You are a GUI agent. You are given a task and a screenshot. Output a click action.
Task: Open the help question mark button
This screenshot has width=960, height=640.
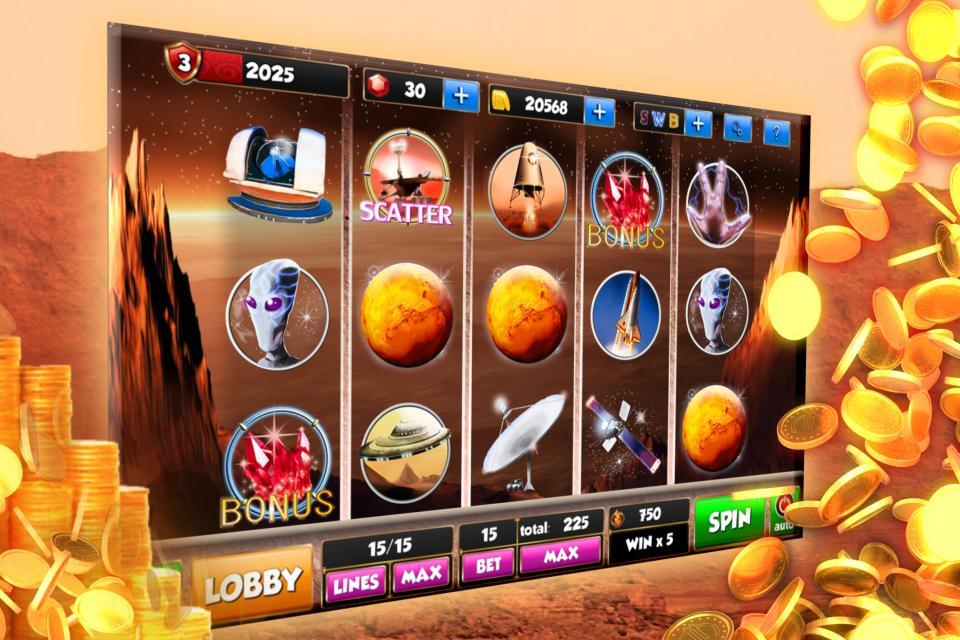point(776,132)
